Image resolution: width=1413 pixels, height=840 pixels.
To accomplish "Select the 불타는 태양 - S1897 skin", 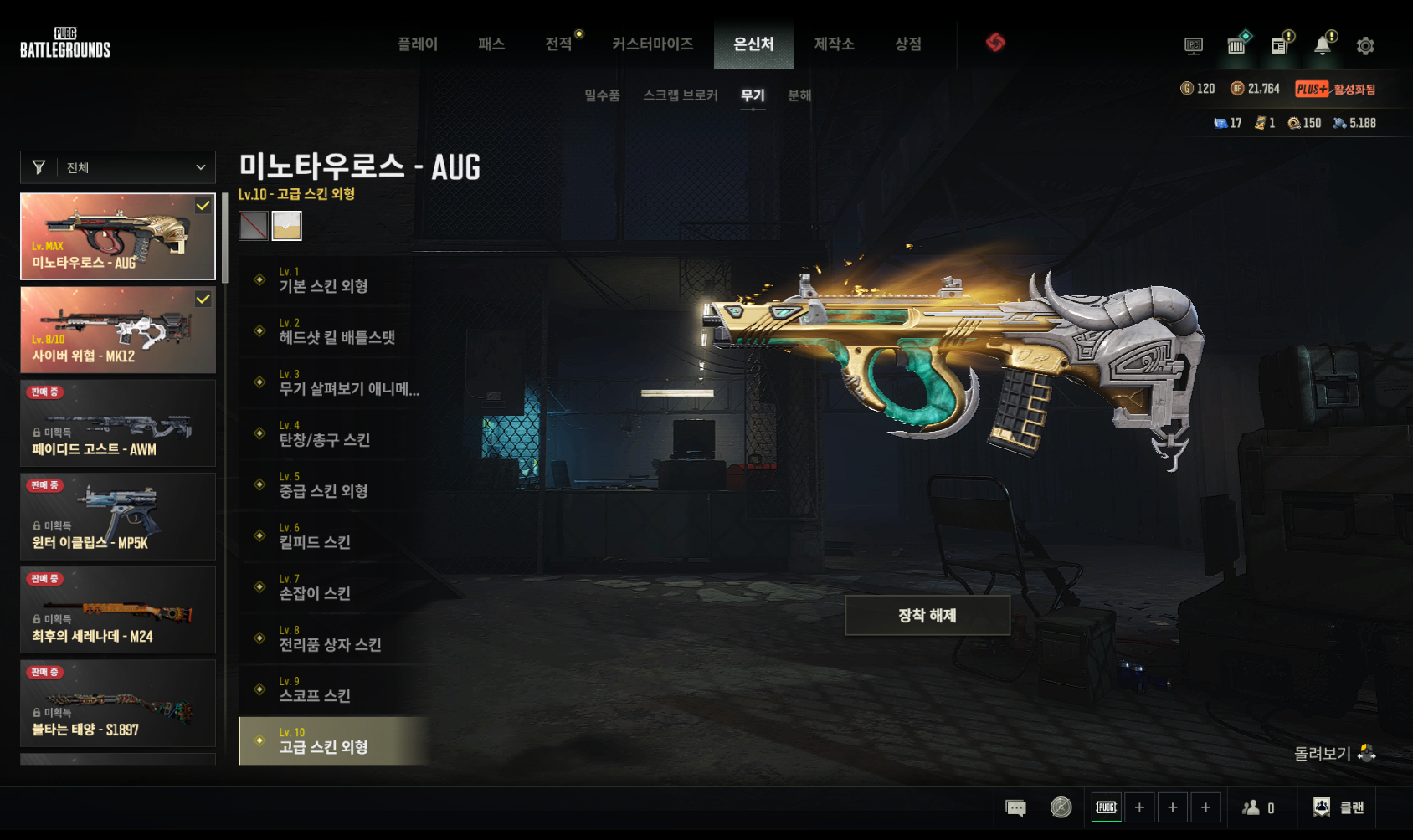I will coord(118,704).
